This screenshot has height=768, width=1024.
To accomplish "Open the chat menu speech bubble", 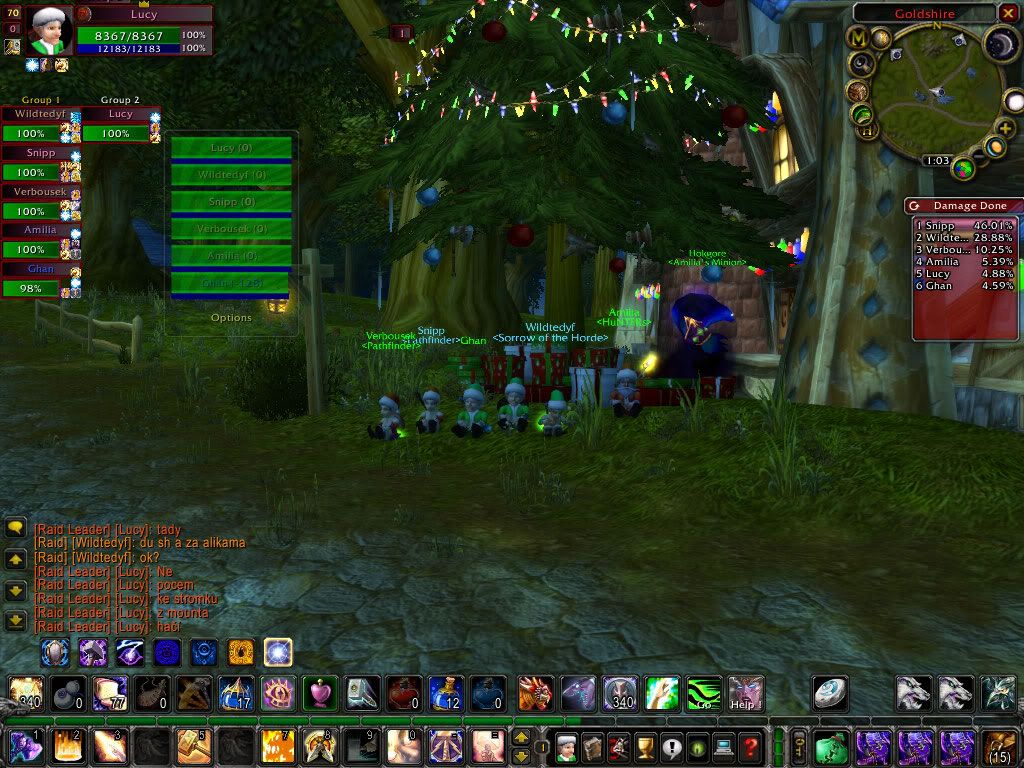I will (x=15, y=526).
